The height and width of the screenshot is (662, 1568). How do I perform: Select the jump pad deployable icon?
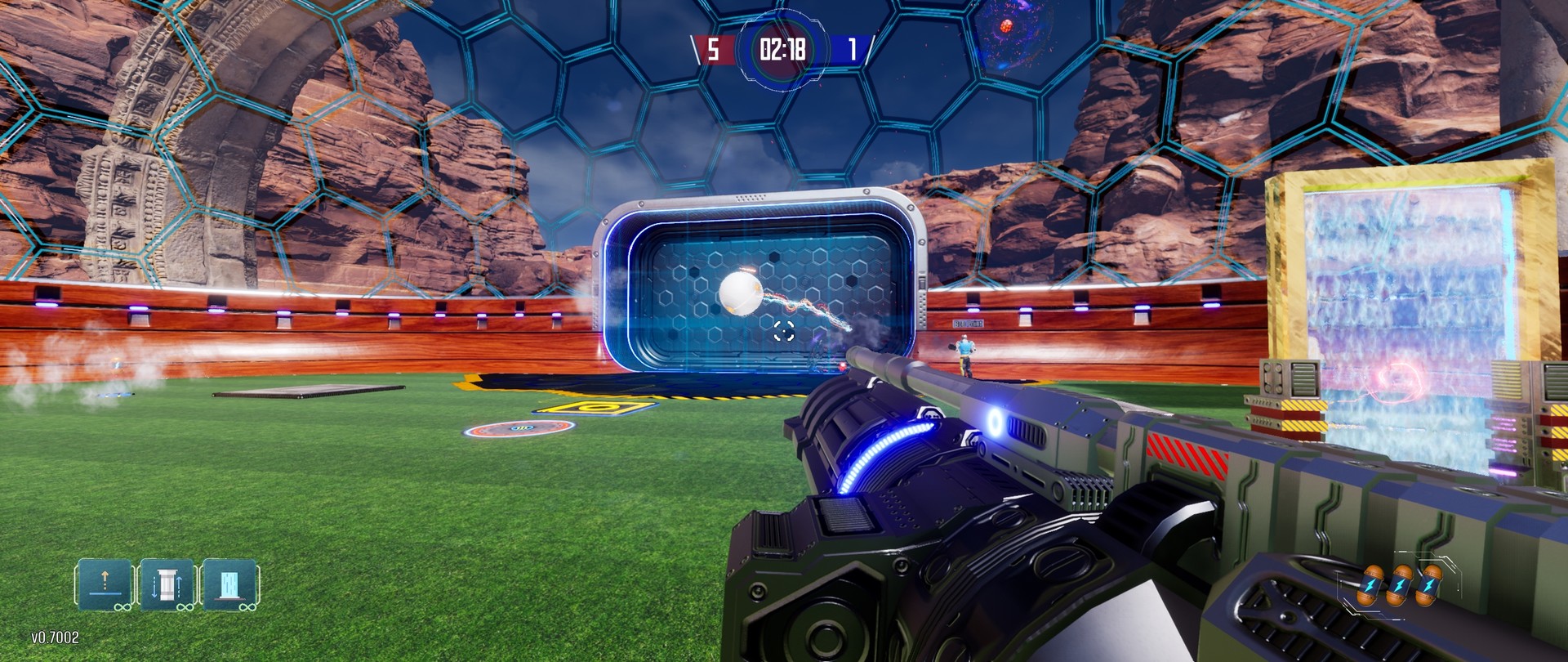click(x=104, y=585)
